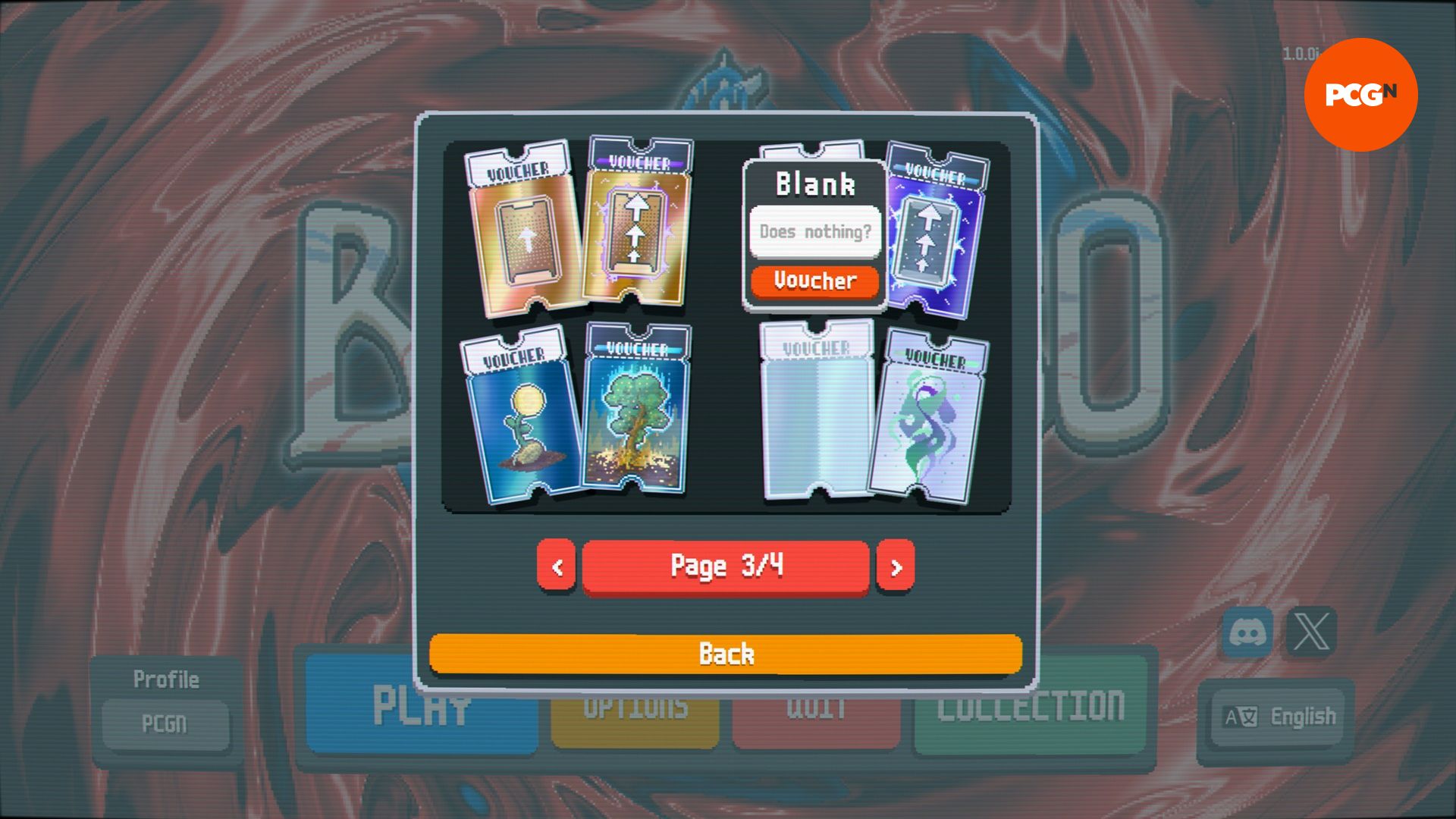The width and height of the screenshot is (1456, 819).
Task: Inspect the Blank voucher showing its tooltip
Action: (815, 227)
